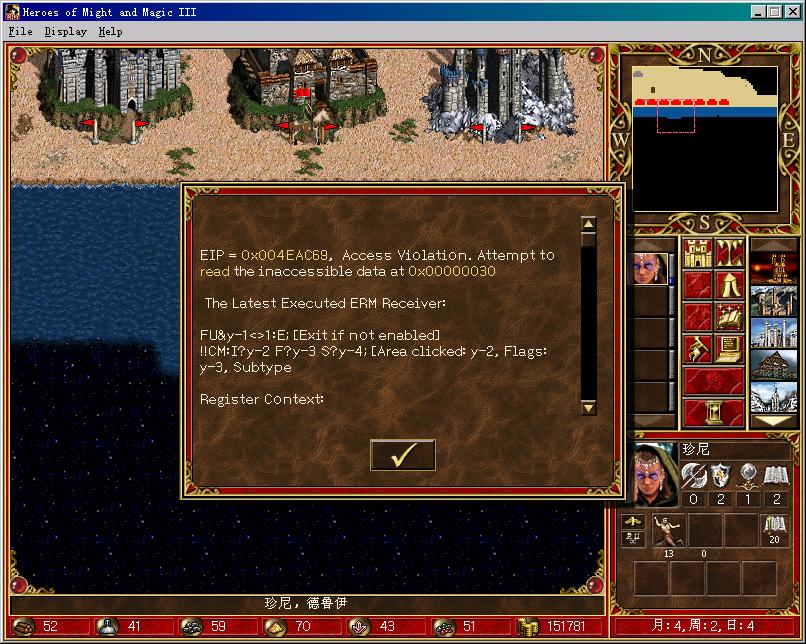Confirm the error dialog with the checkmark button
This screenshot has width=806, height=644.
[x=403, y=455]
